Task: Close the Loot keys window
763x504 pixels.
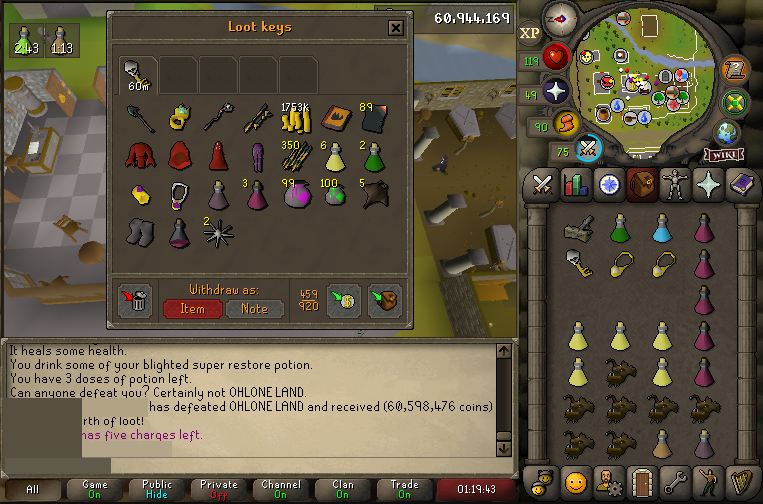Action: coord(396,28)
